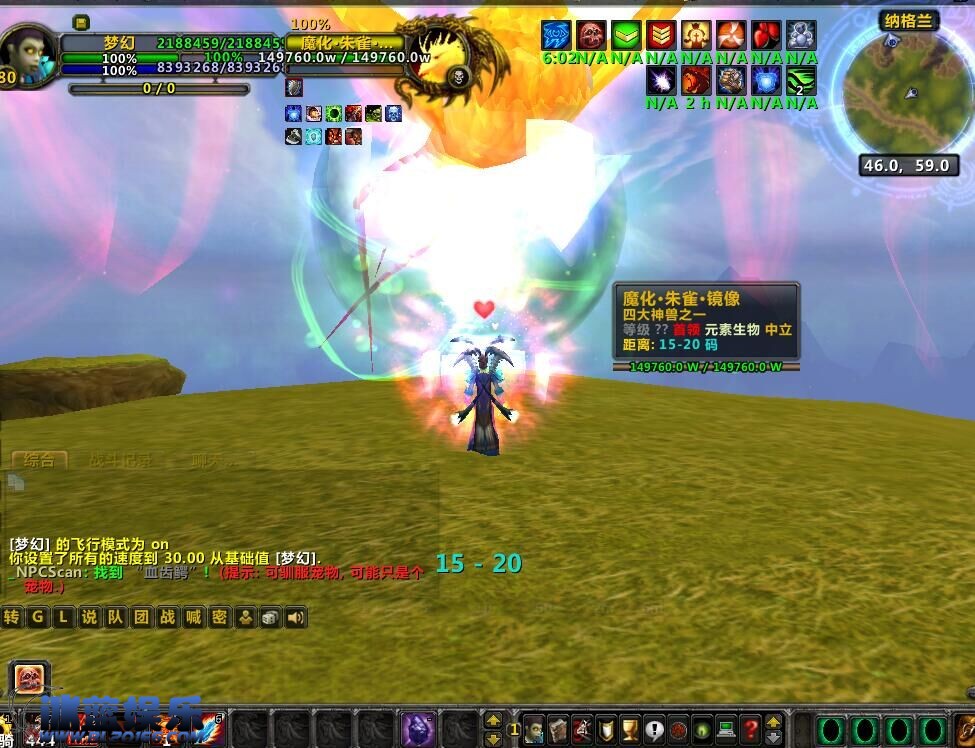Activate the purple crystal action bar ability

pos(417,728)
